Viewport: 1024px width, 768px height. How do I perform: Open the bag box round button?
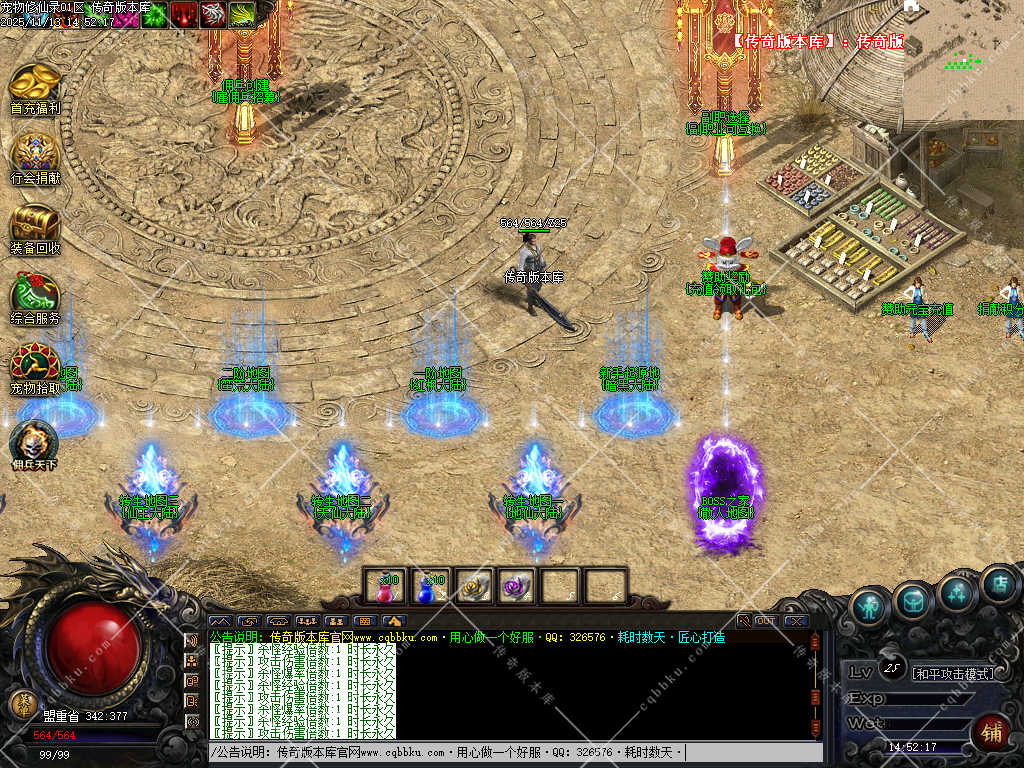coord(913,599)
